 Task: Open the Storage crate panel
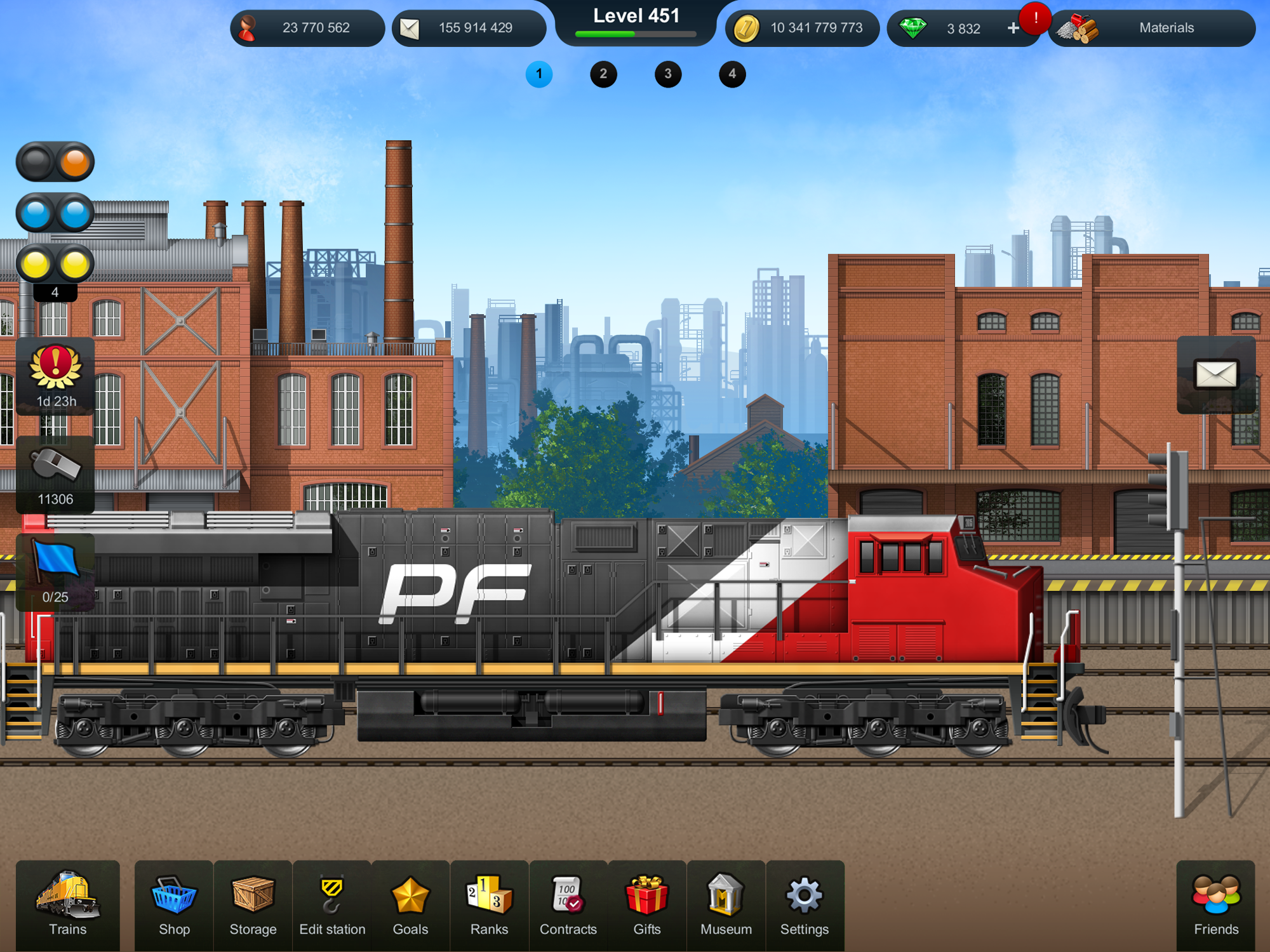(x=252, y=904)
